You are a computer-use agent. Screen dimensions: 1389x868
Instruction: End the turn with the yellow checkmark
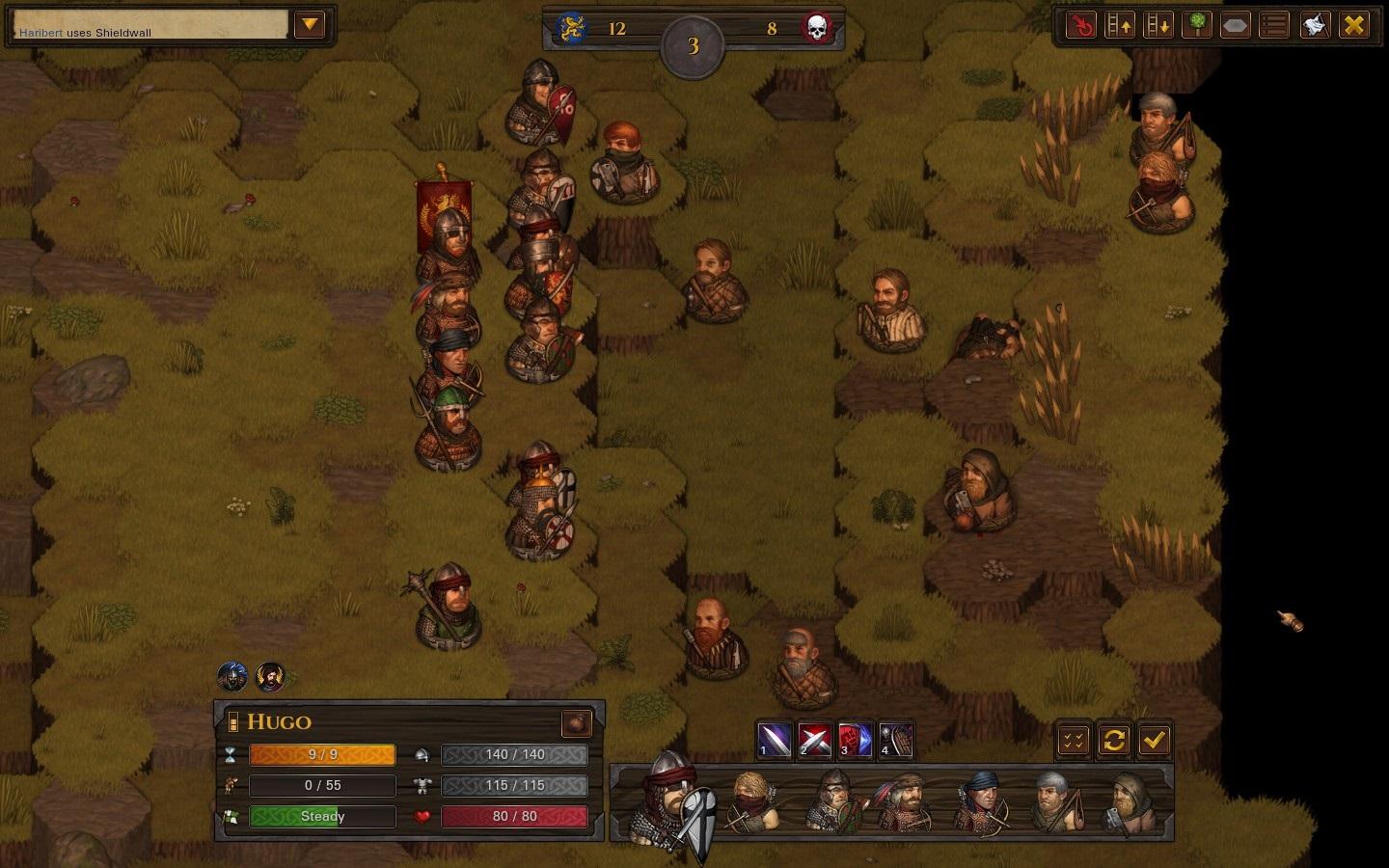(1154, 740)
